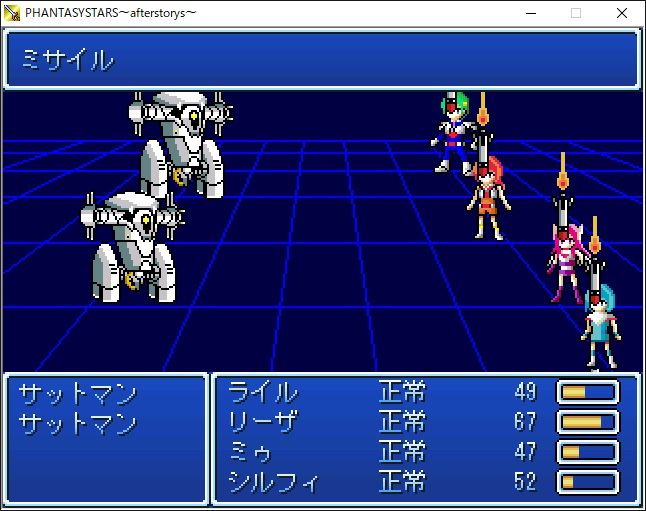Select シルフィ in the party list
646x511 pixels.
click(273, 482)
